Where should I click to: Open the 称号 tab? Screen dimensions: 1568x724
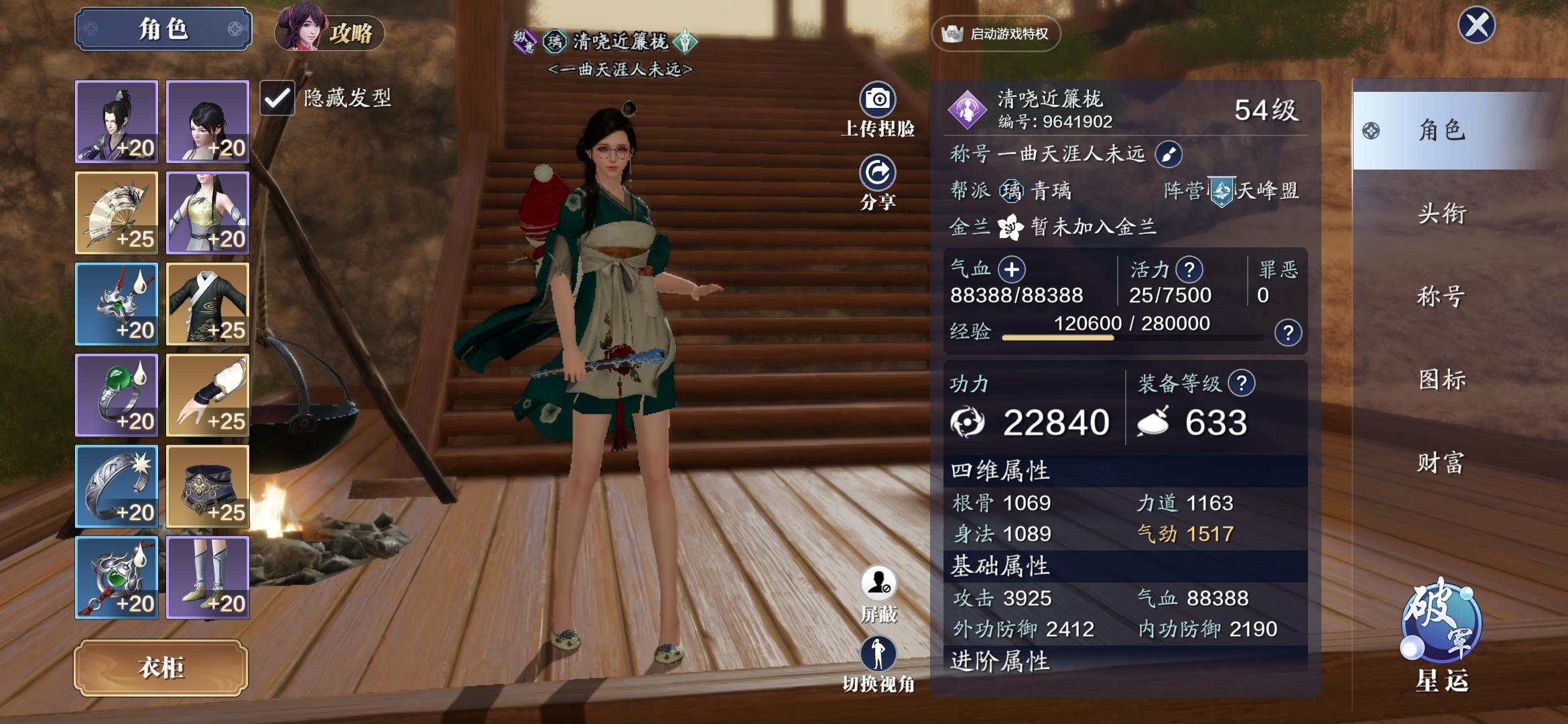[x=1442, y=296]
